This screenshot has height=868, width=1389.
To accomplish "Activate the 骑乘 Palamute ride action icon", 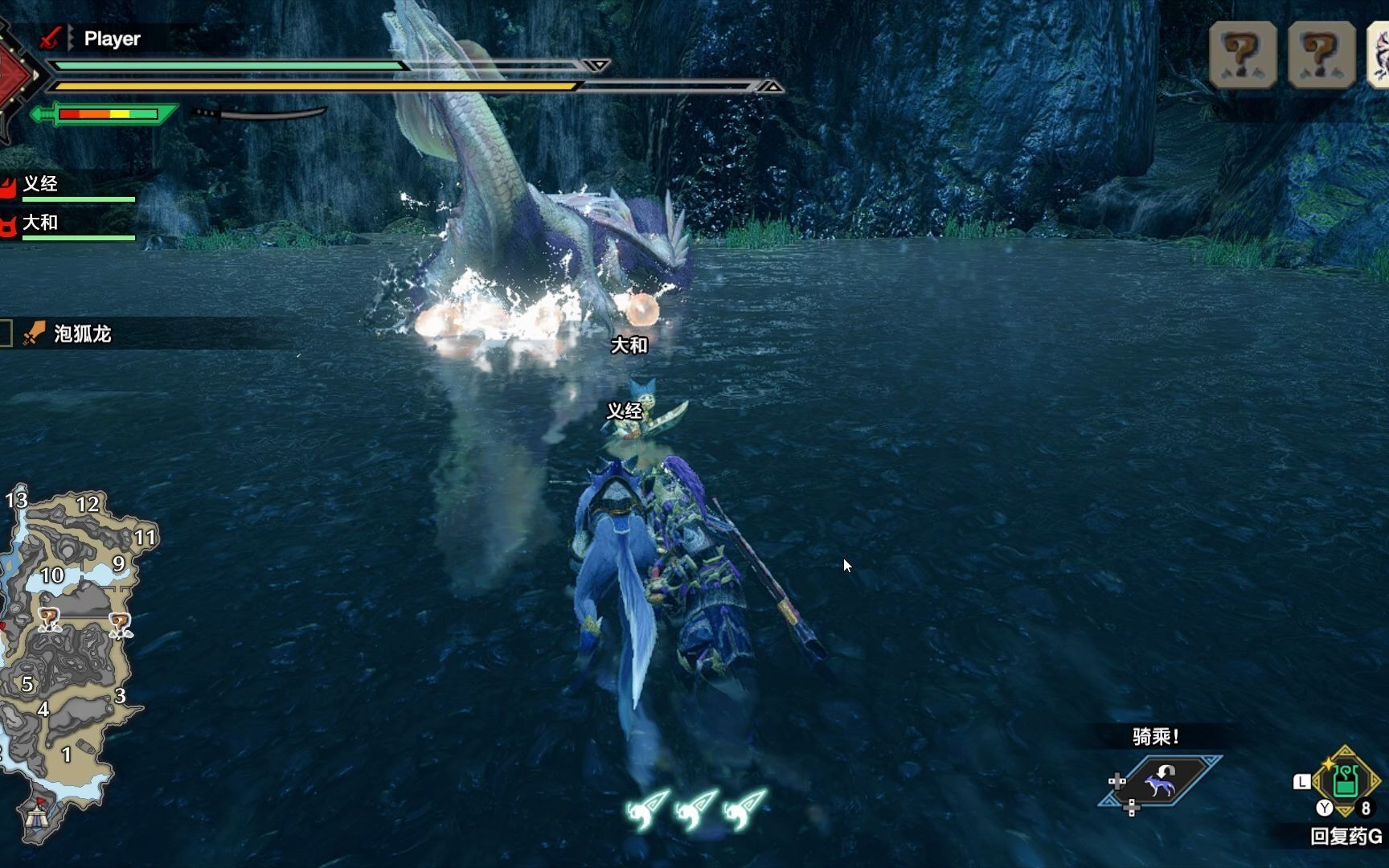I will (1161, 781).
